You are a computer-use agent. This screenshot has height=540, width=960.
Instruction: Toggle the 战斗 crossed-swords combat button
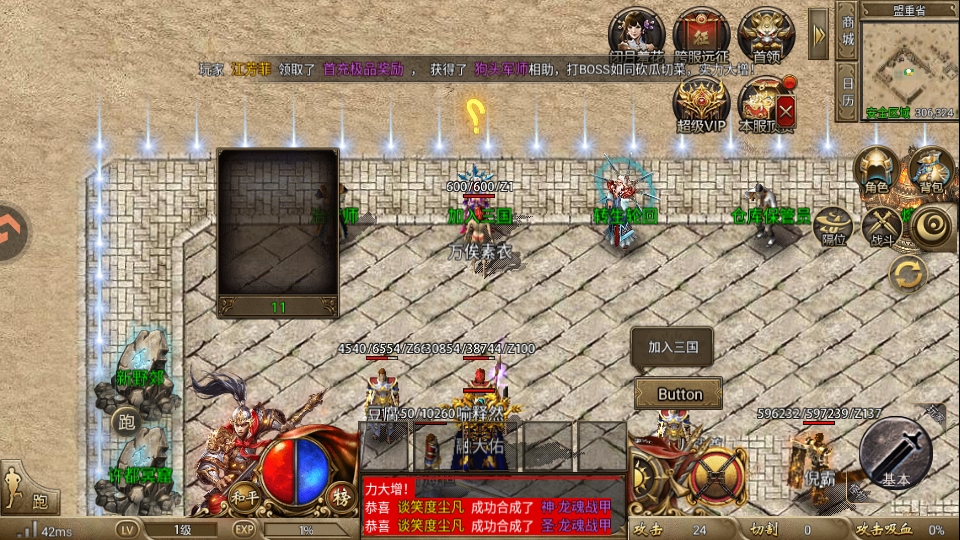882,227
